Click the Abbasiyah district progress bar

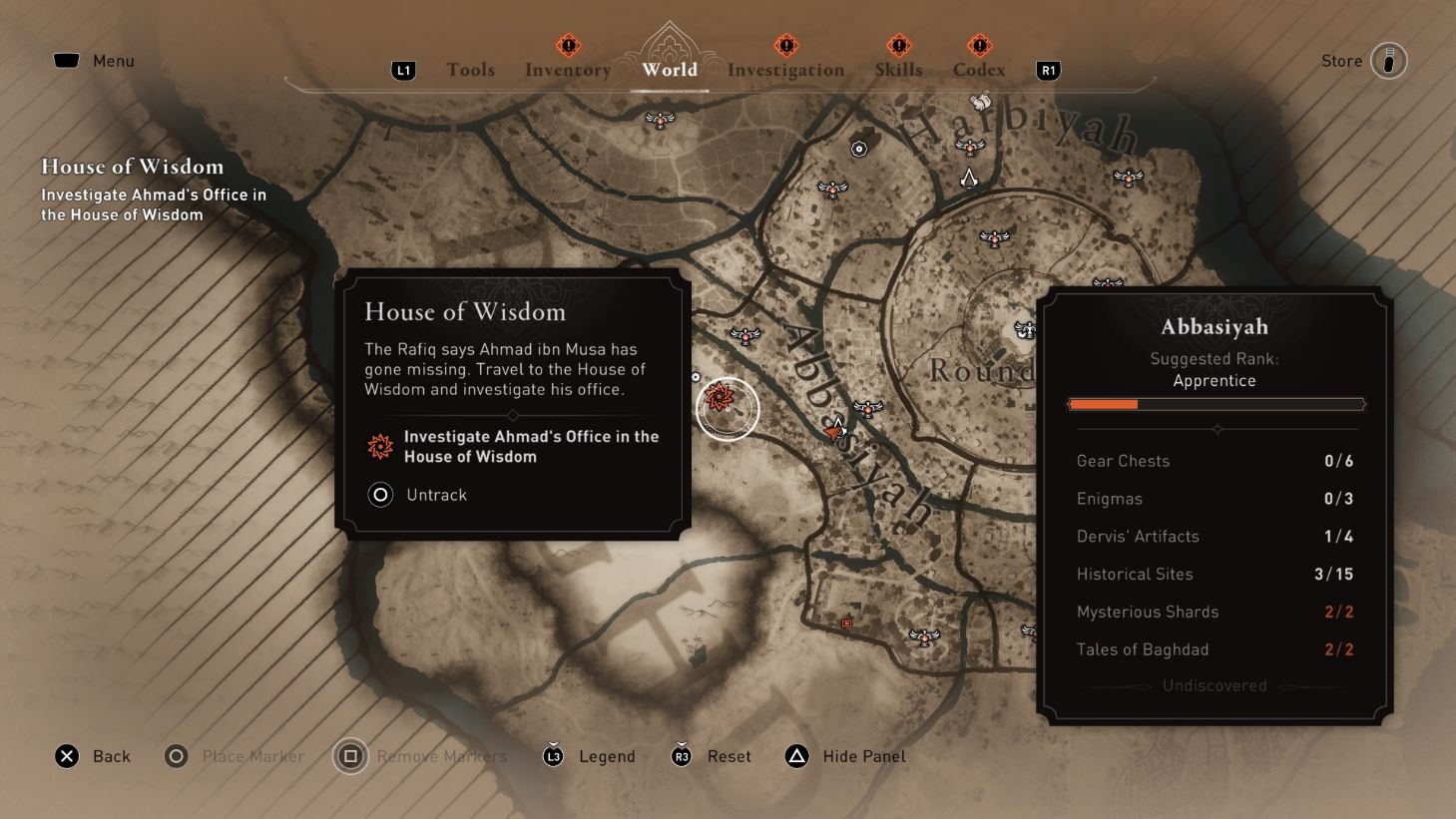click(x=1215, y=404)
